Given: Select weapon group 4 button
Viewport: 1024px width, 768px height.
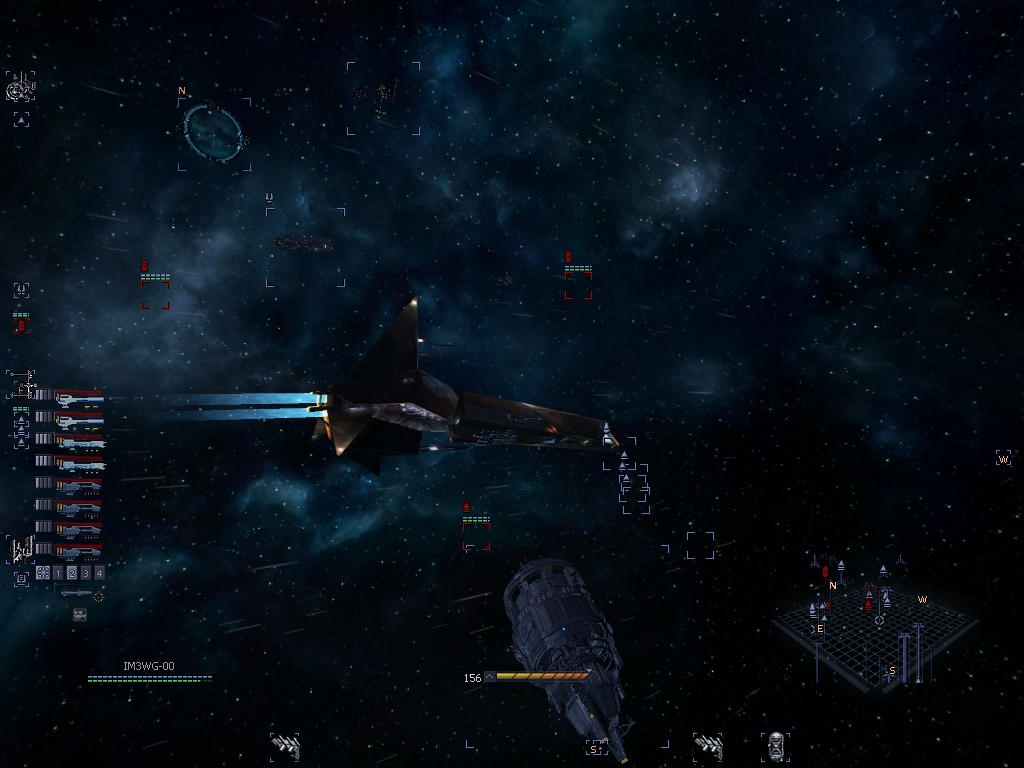Looking at the screenshot, I should 99,573.
